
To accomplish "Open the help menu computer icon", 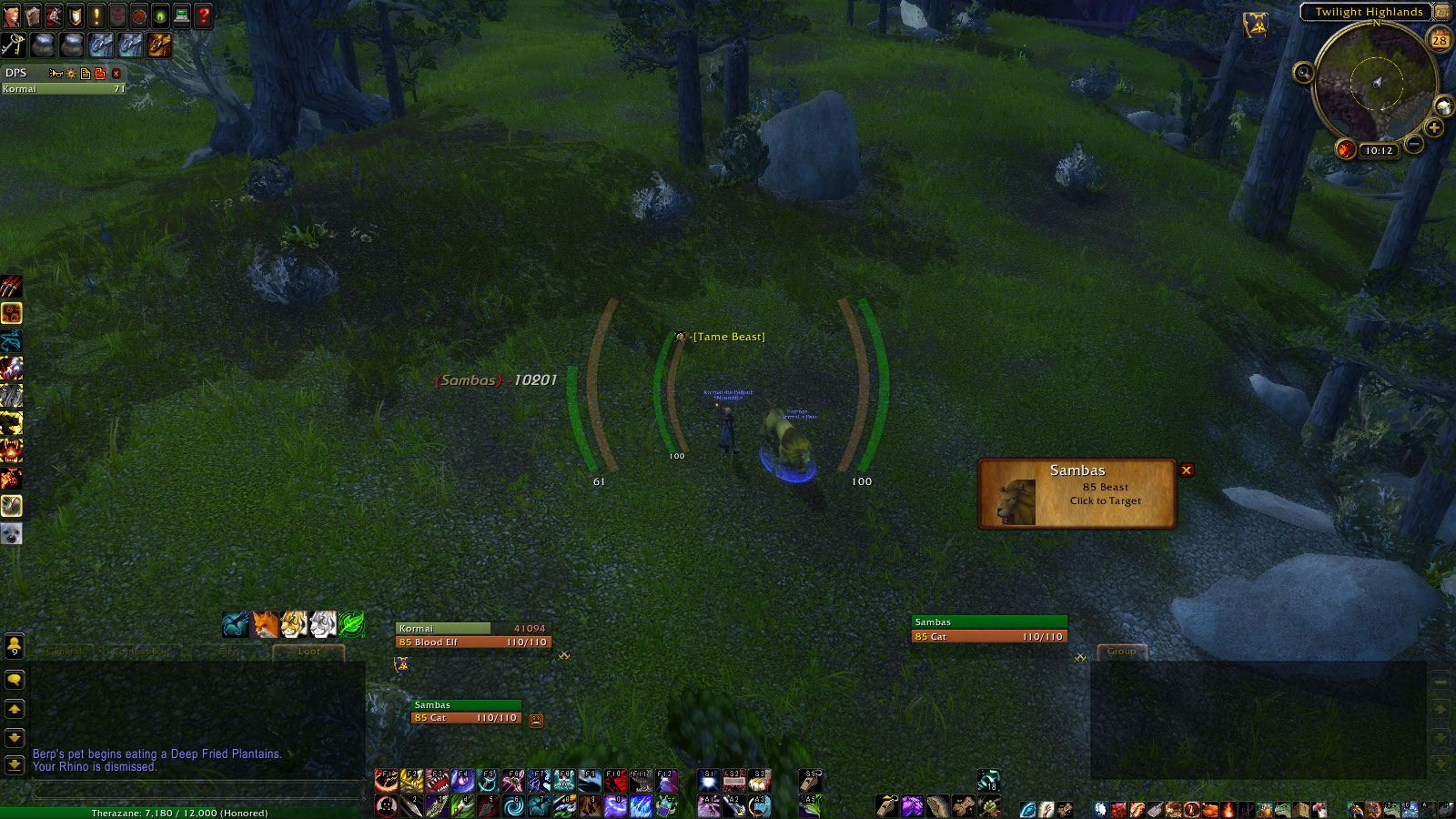I will point(180,15).
